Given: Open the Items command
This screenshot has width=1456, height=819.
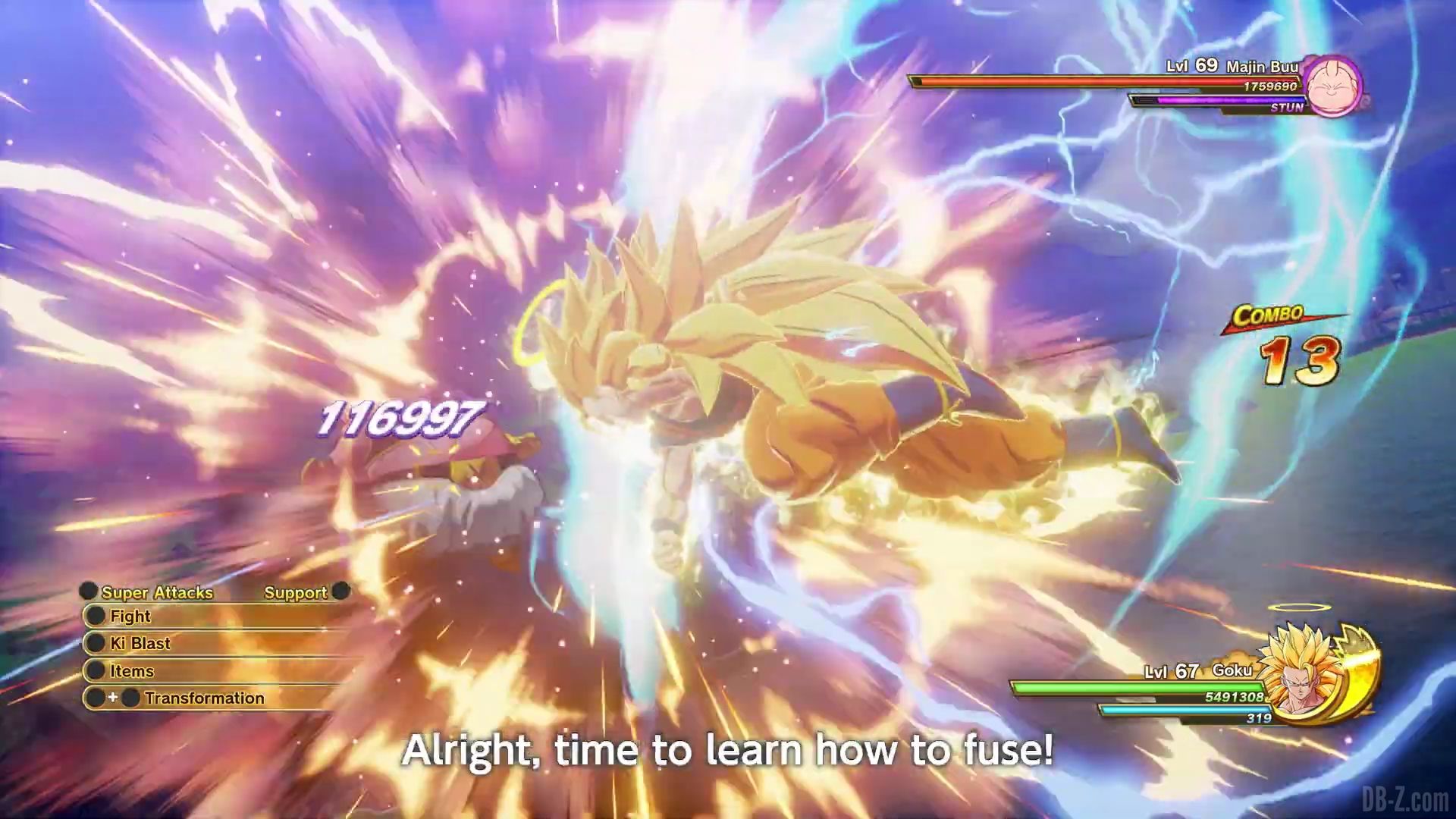Looking at the screenshot, I should tap(132, 671).
